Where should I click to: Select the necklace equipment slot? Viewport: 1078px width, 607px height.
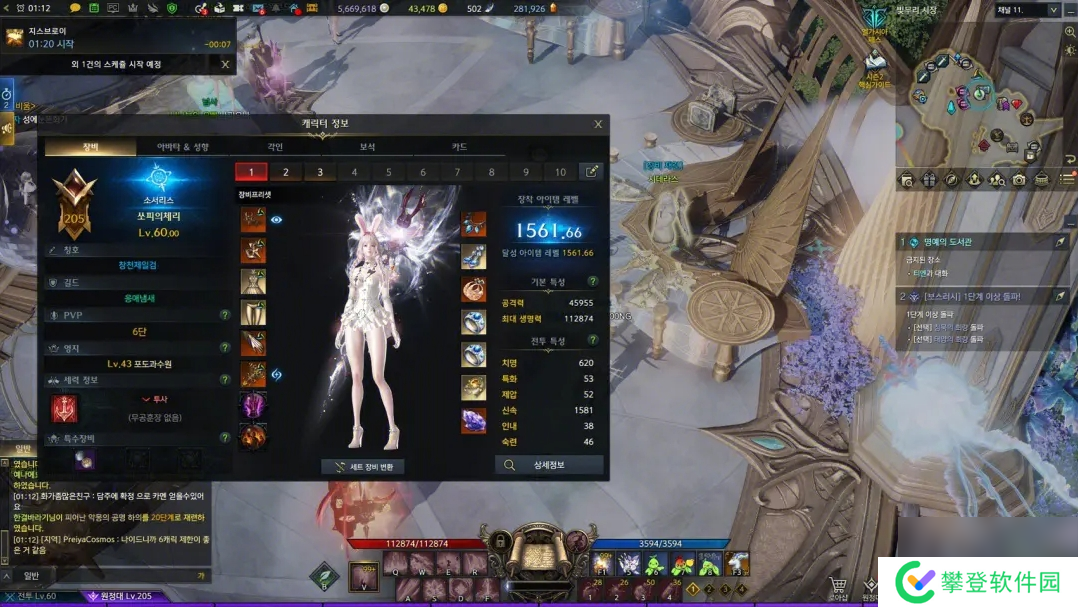coord(473,223)
